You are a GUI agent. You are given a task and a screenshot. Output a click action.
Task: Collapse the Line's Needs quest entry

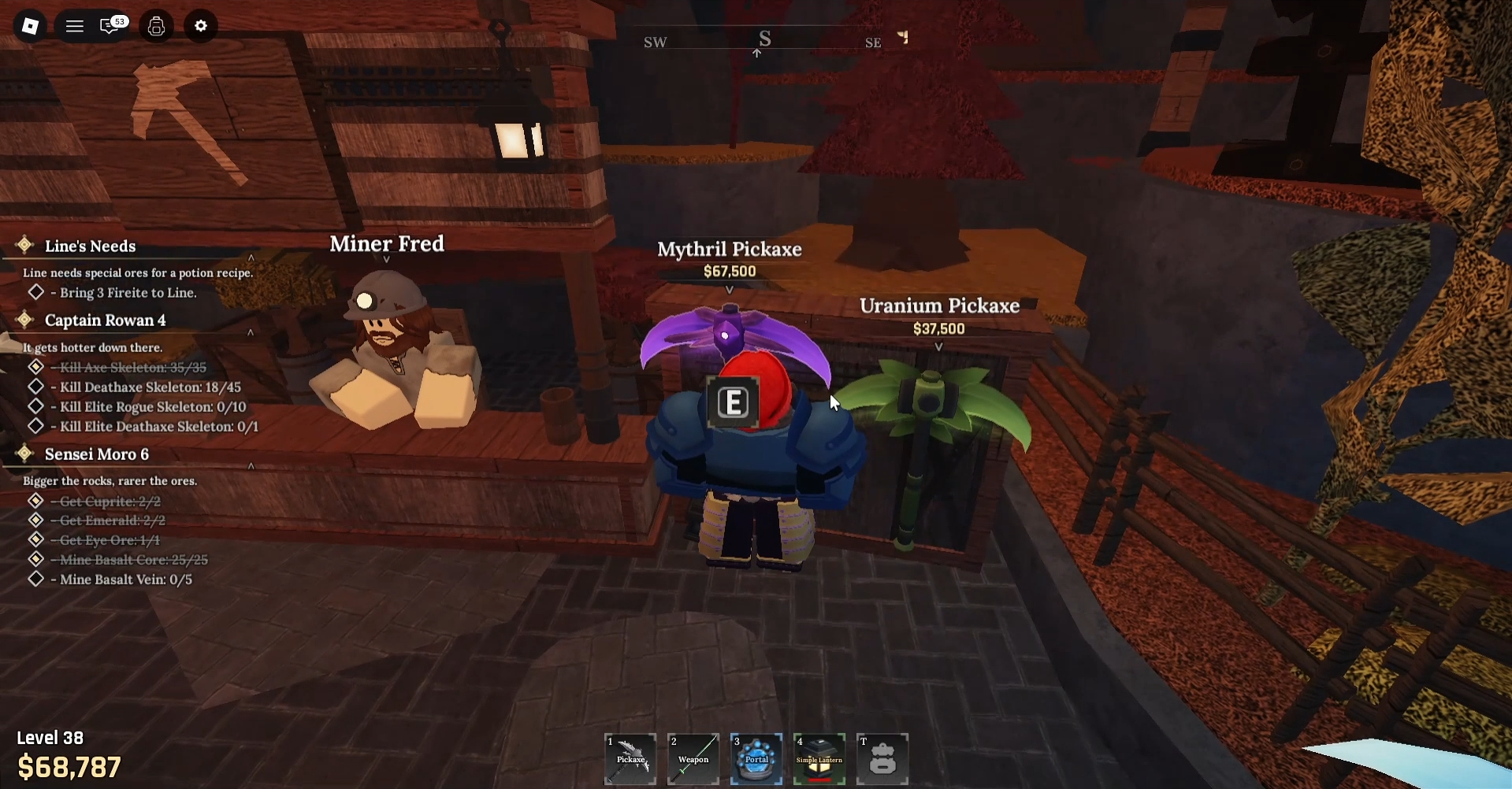tap(251, 256)
